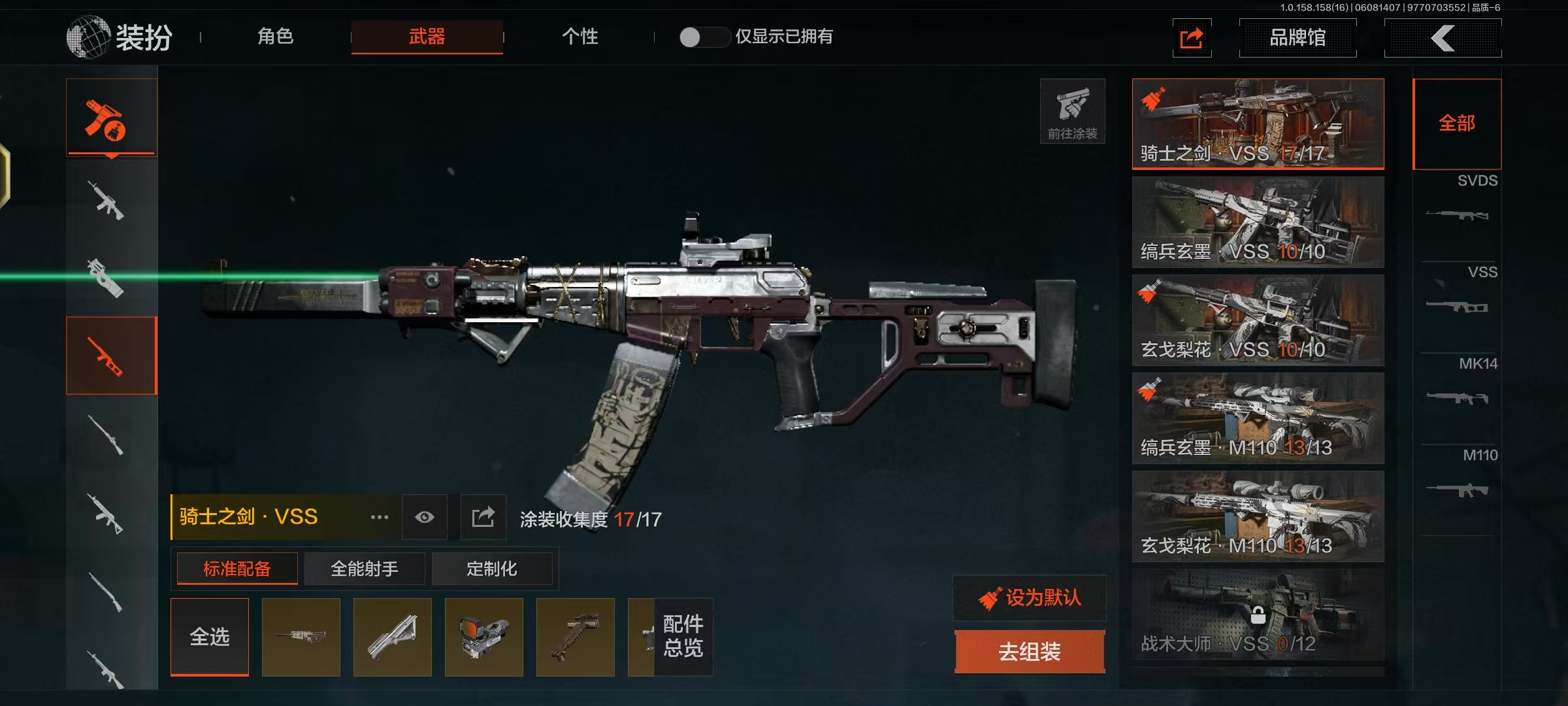Open 前往涂装 paint shortcut

(1072, 111)
